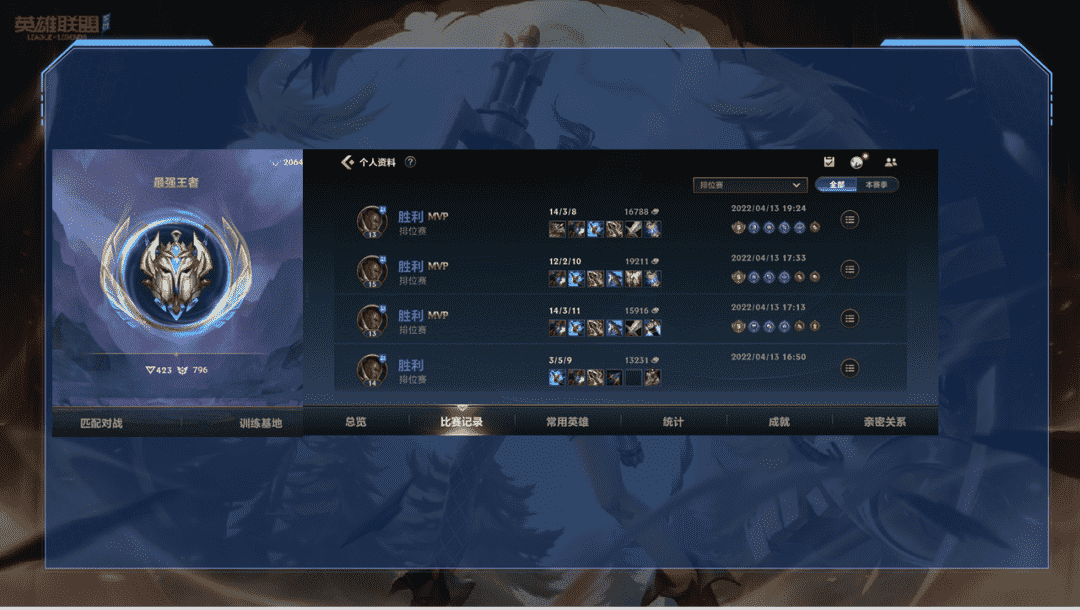Choose the 训练基地 tab

click(260, 423)
